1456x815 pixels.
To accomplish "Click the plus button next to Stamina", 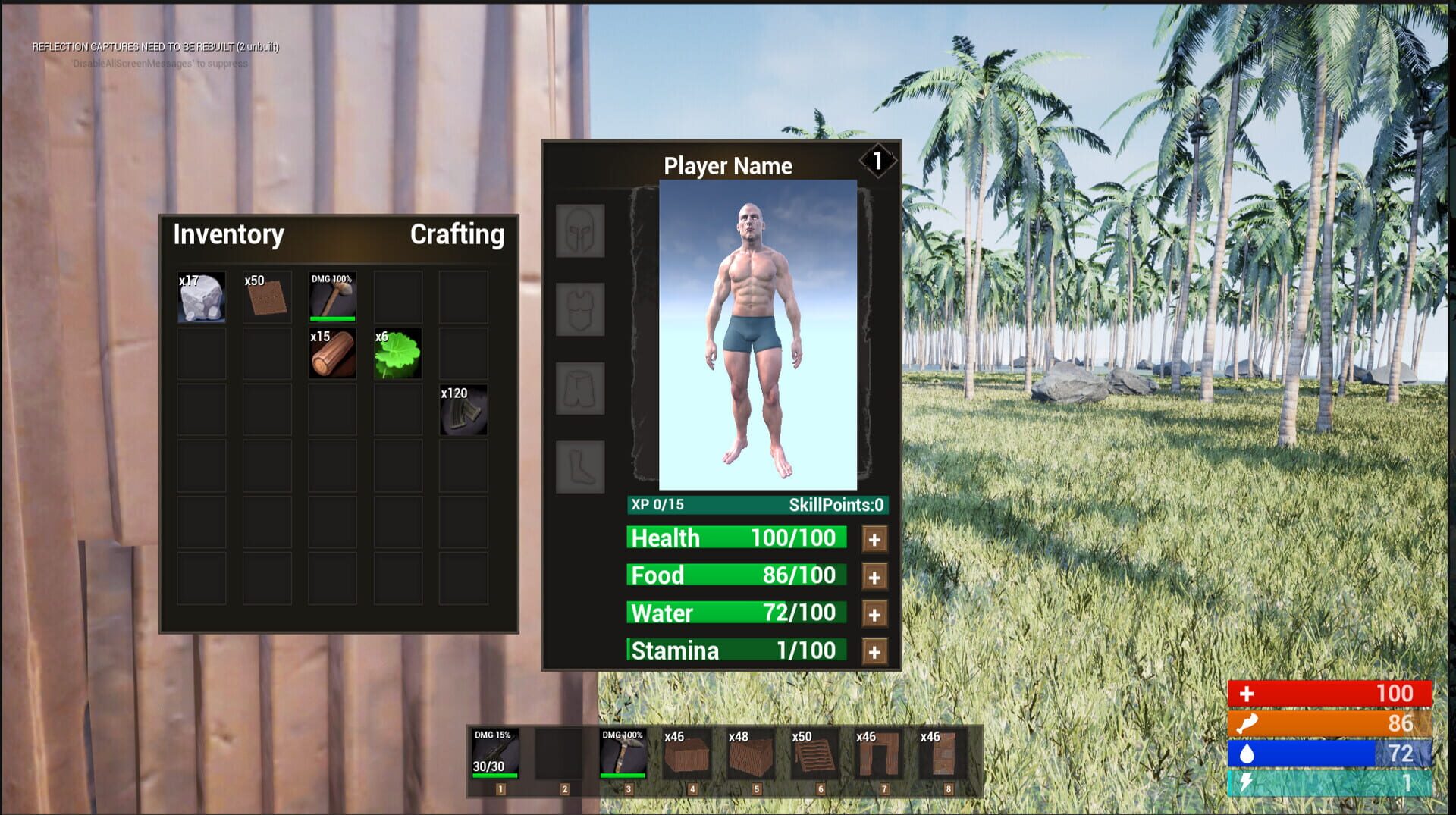I will (874, 650).
